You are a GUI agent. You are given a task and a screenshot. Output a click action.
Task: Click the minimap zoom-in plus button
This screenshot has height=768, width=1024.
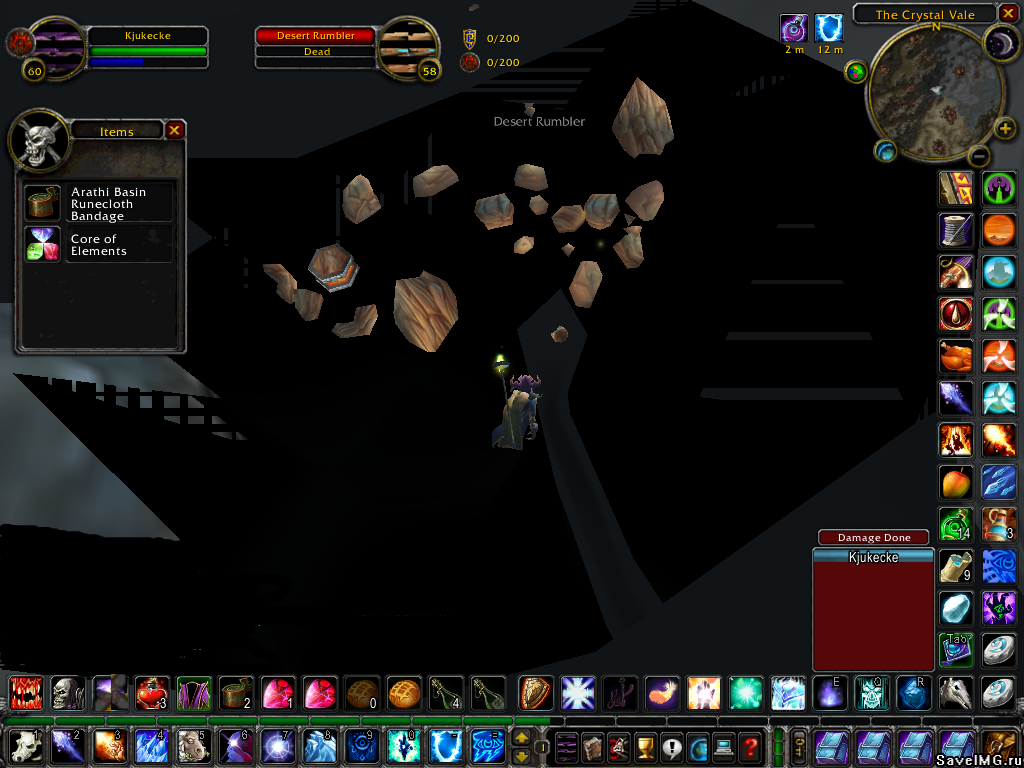[1006, 129]
